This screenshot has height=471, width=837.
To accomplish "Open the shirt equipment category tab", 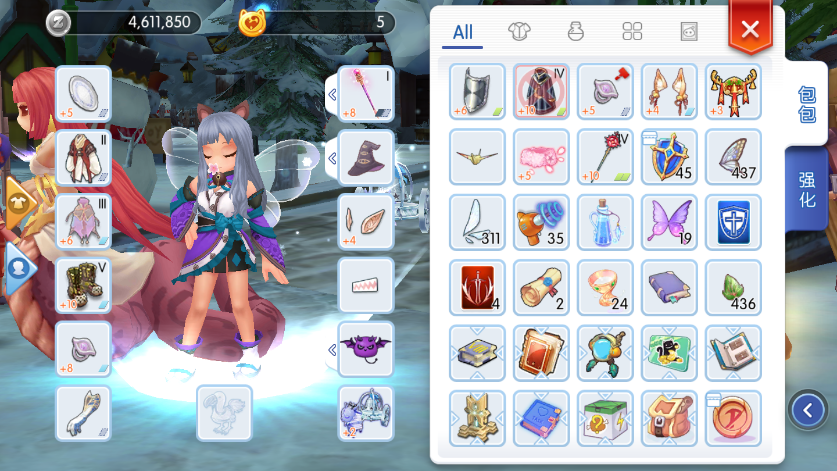I will pos(518,32).
